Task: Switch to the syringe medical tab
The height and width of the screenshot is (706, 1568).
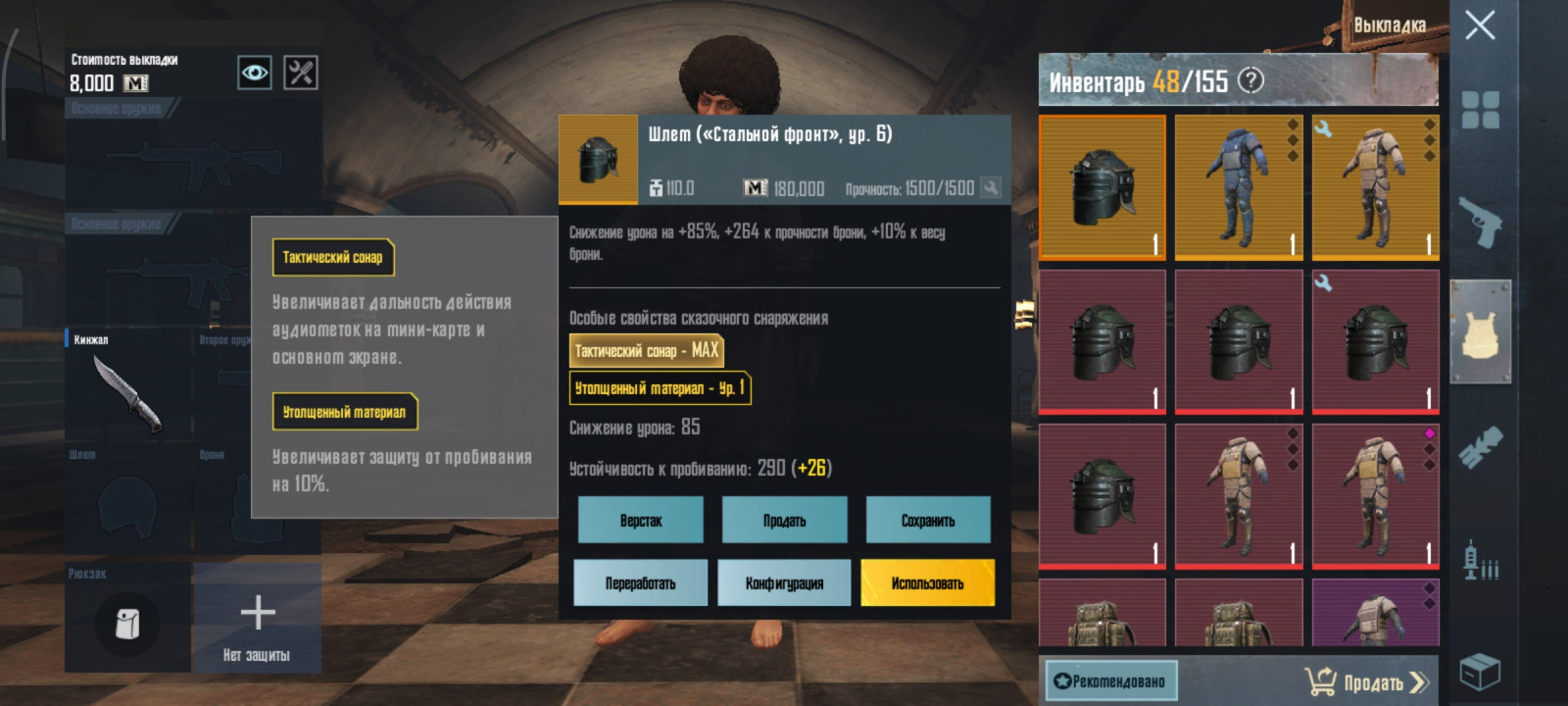Action: (1480, 561)
